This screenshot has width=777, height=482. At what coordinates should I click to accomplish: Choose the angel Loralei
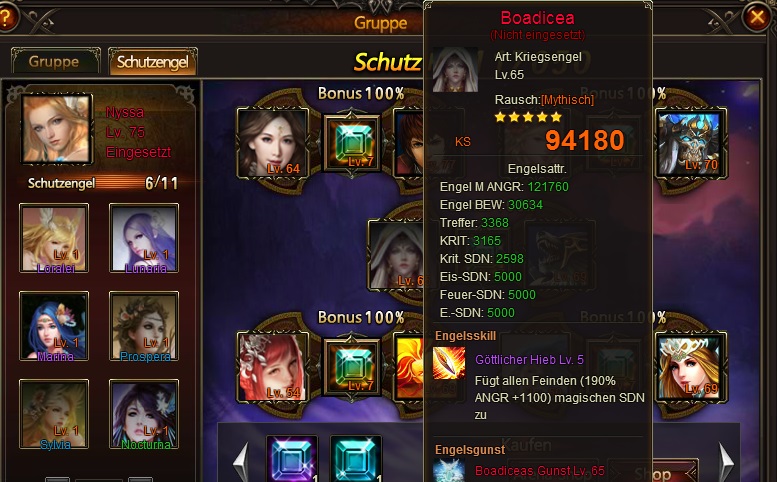point(54,237)
